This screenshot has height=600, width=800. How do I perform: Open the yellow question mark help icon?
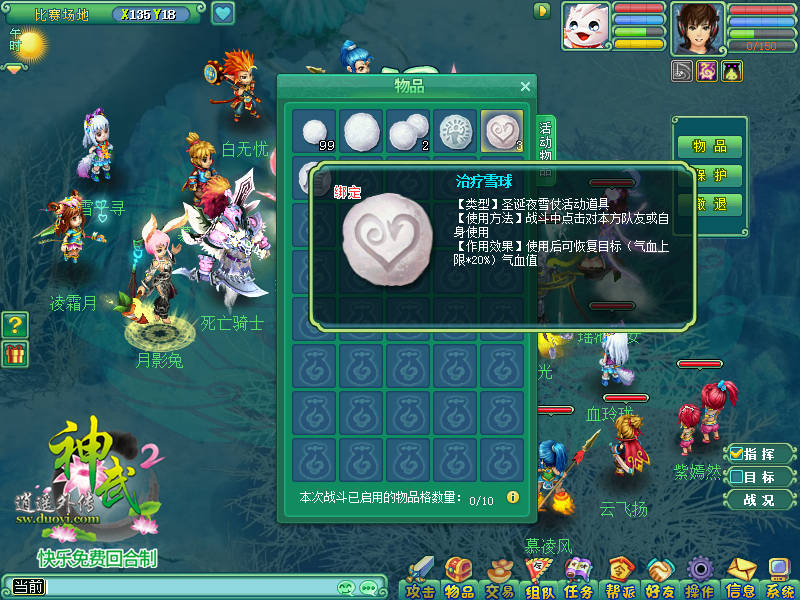pyautogui.click(x=15, y=324)
